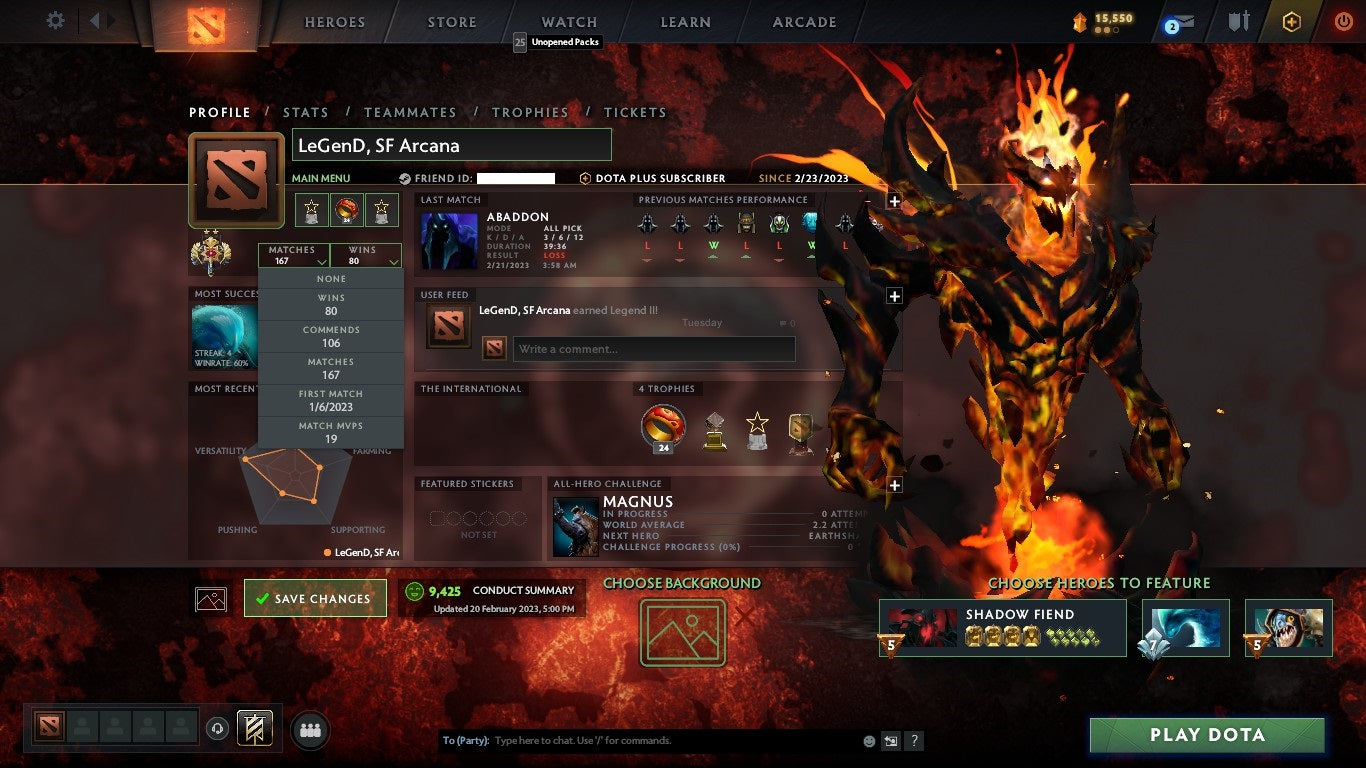
Task: Click the PLAY DOTA button
Action: [1208, 736]
